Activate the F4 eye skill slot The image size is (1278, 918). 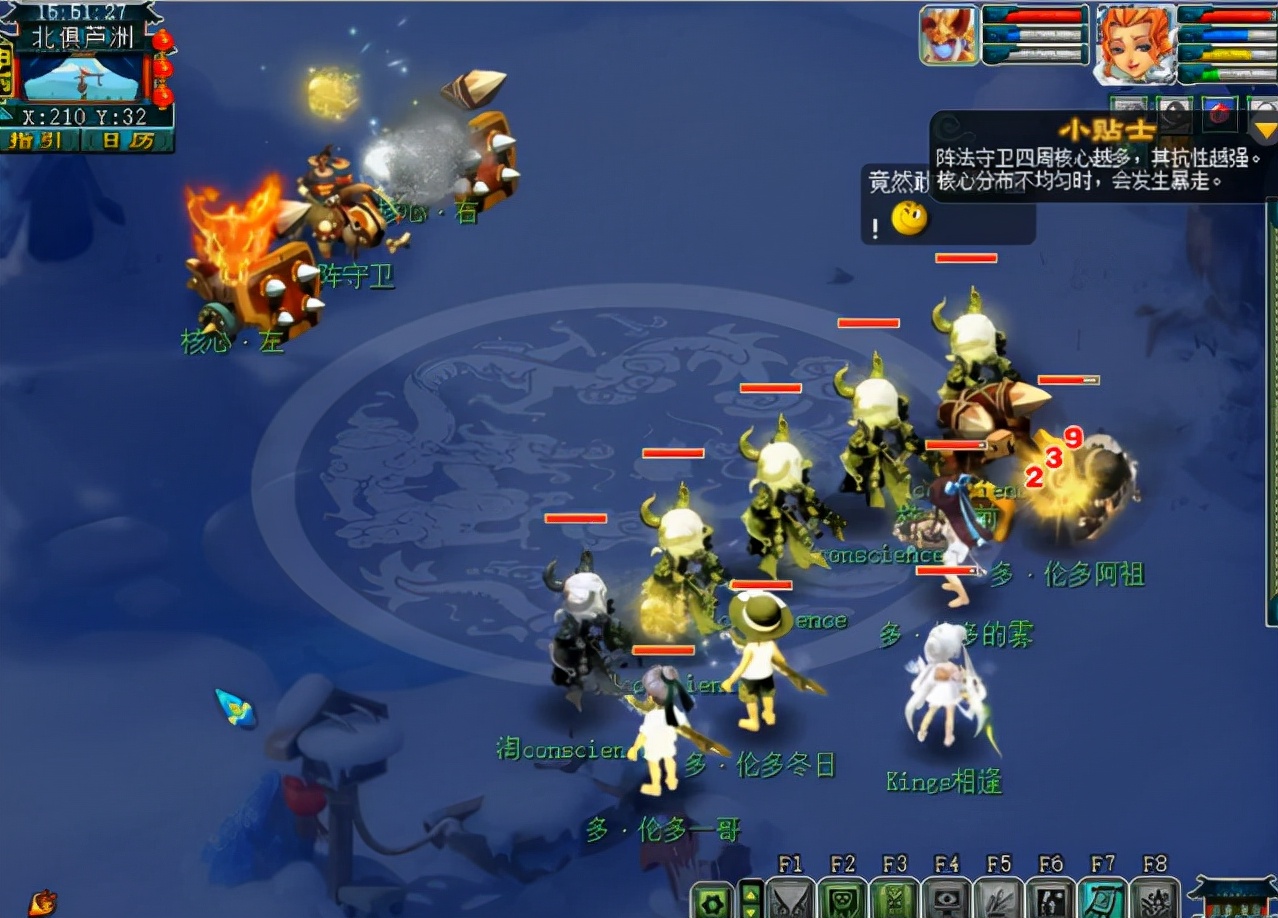[x=946, y=897]
